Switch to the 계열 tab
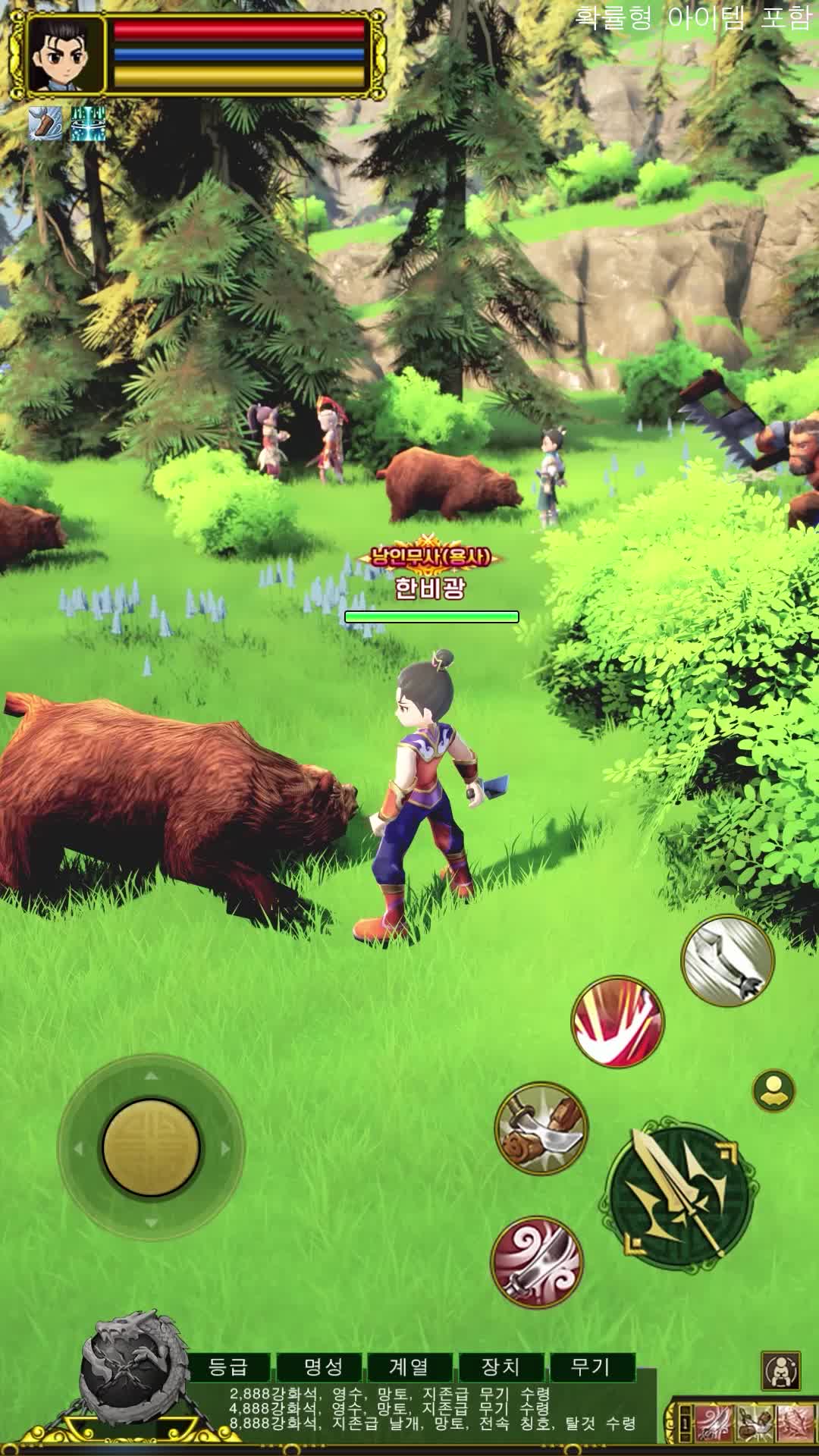 (x=409, y=1367)
